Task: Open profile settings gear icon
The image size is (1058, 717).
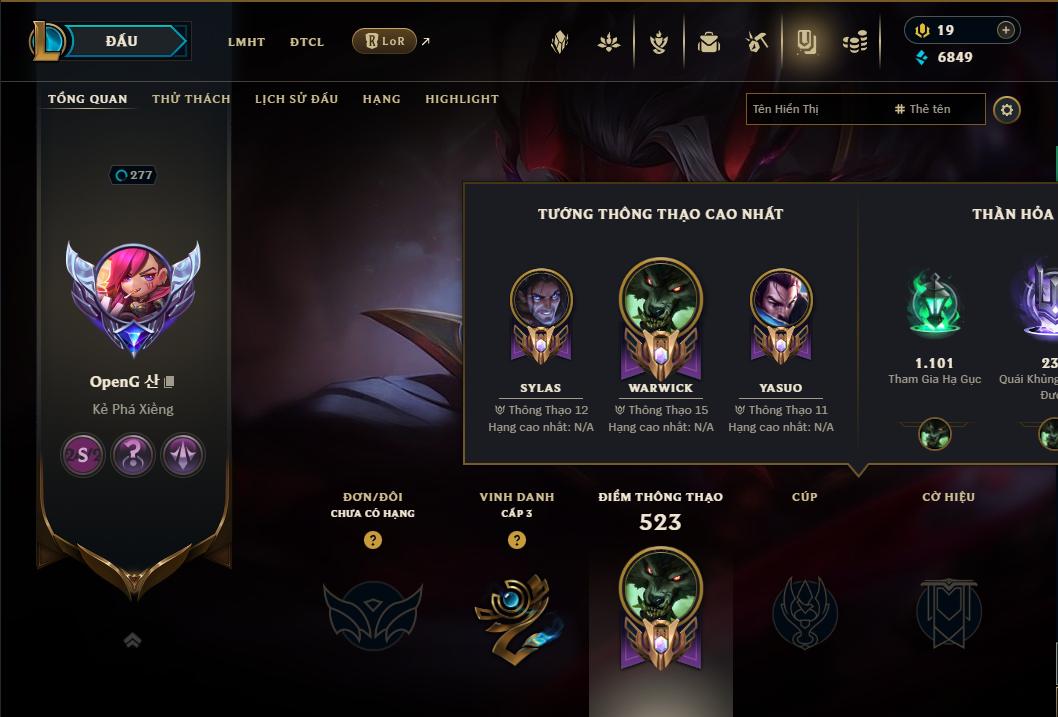Action: [x=1007, y=110]
